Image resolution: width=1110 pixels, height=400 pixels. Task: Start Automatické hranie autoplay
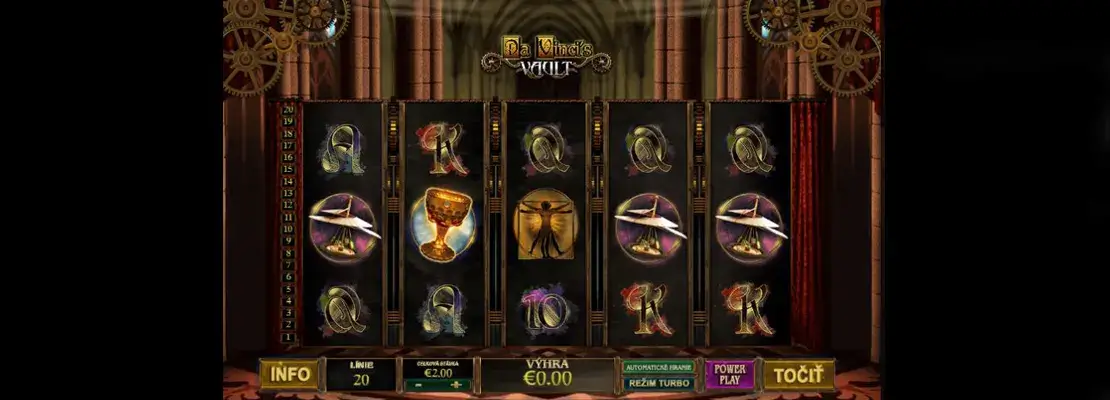point(659,366)
